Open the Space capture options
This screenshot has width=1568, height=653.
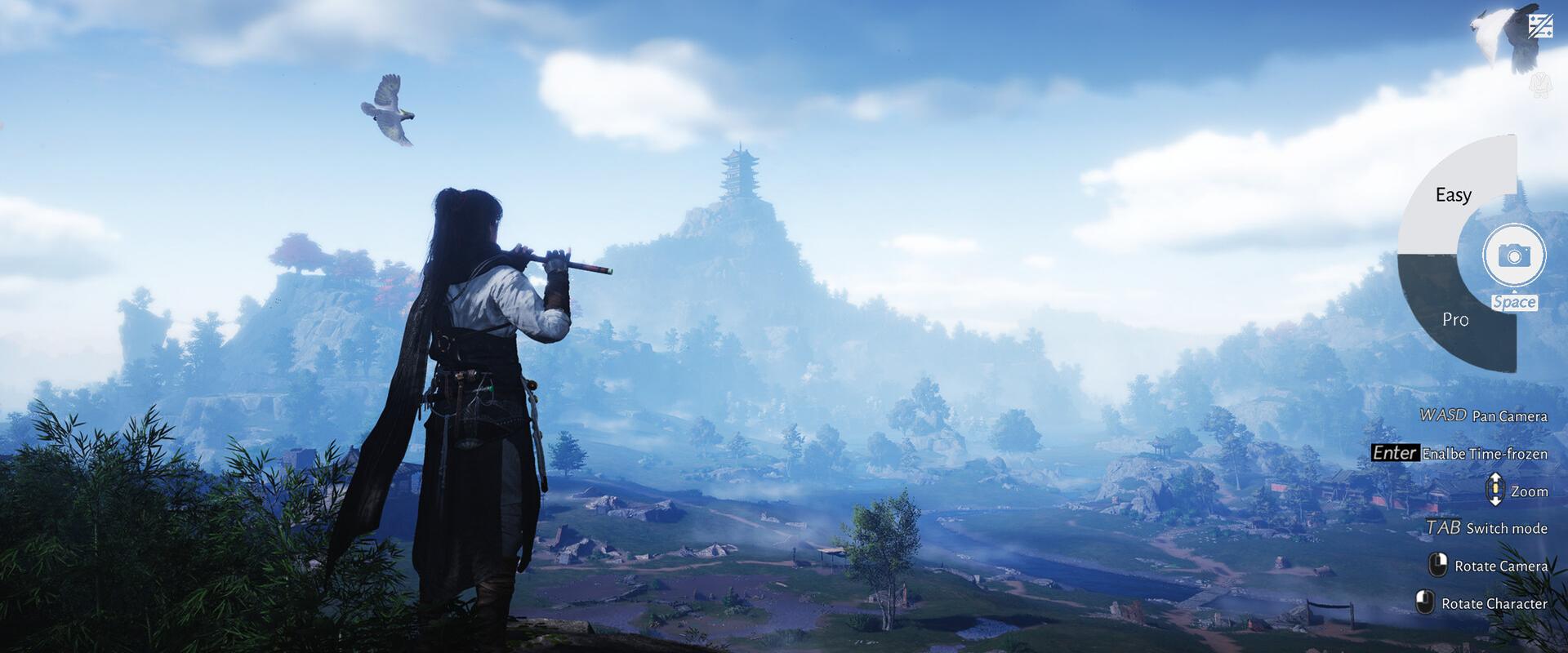point(1516,302)
